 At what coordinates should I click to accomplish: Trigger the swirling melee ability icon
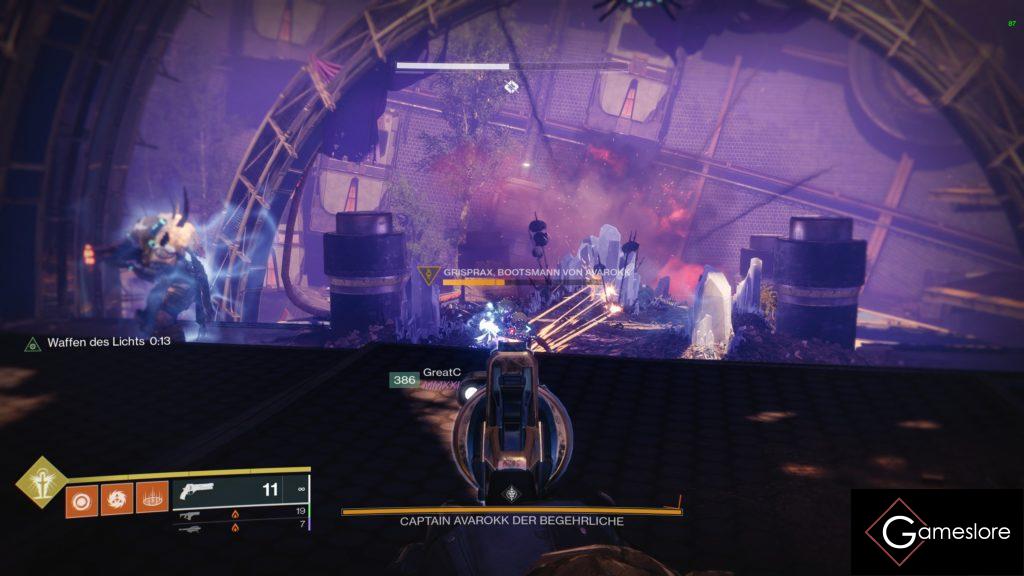tap(116, 497)
